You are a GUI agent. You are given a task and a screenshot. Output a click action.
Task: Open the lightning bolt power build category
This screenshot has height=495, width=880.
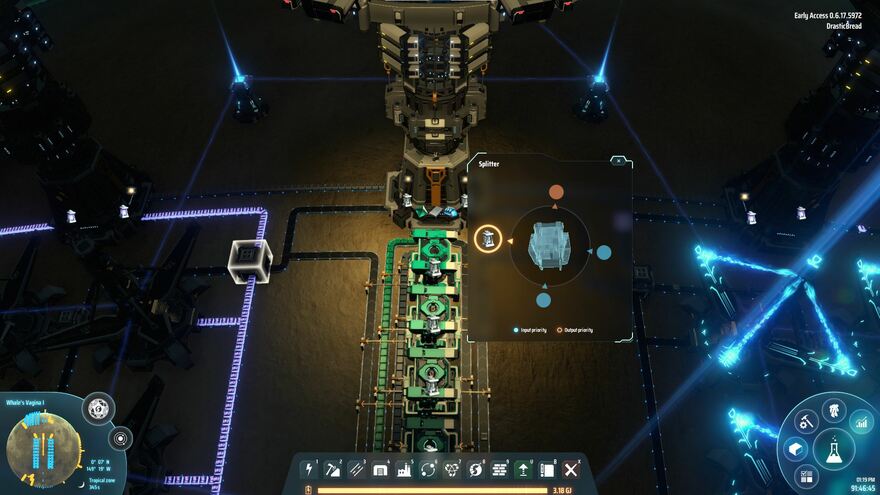click(x=309, y=469)
